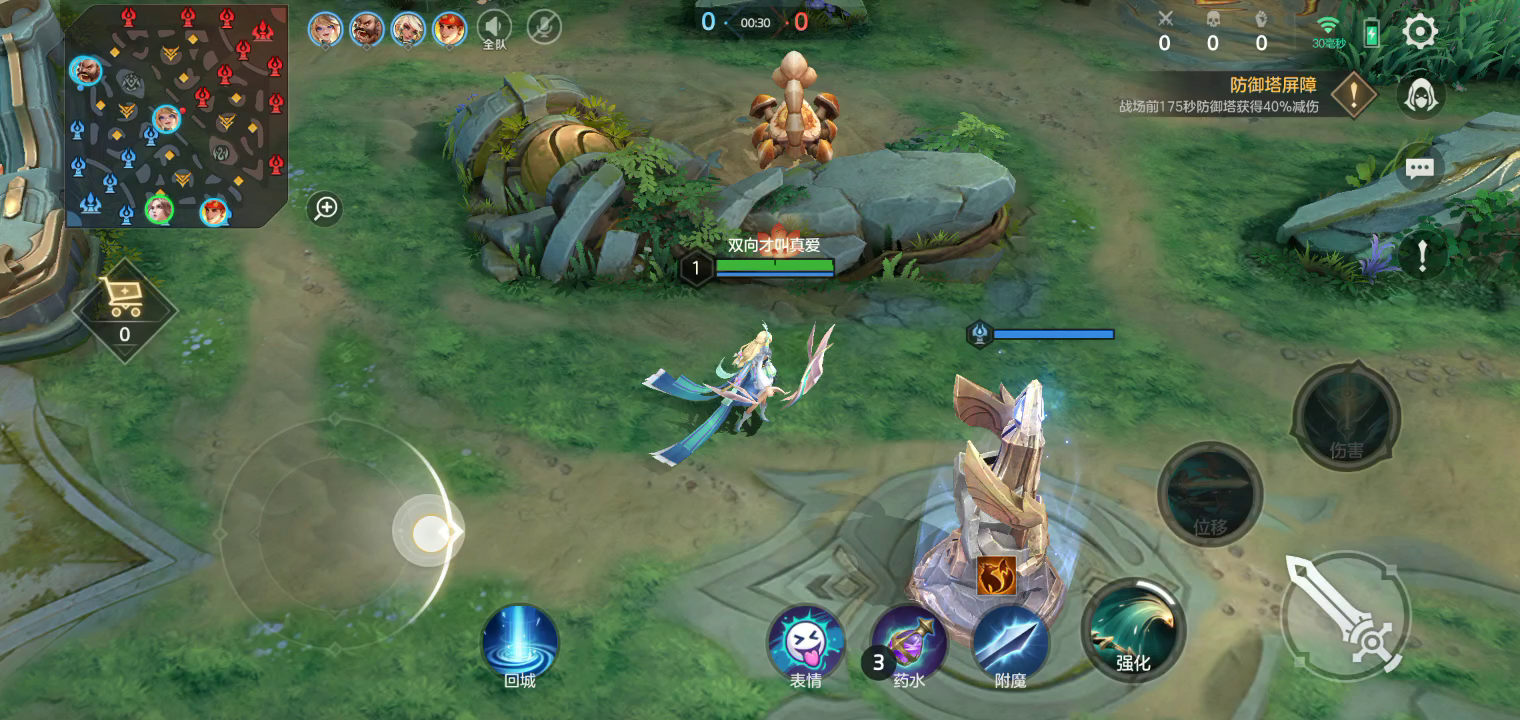Toggle the muted microphone
1520x720 pixels.
pos(544,28)
